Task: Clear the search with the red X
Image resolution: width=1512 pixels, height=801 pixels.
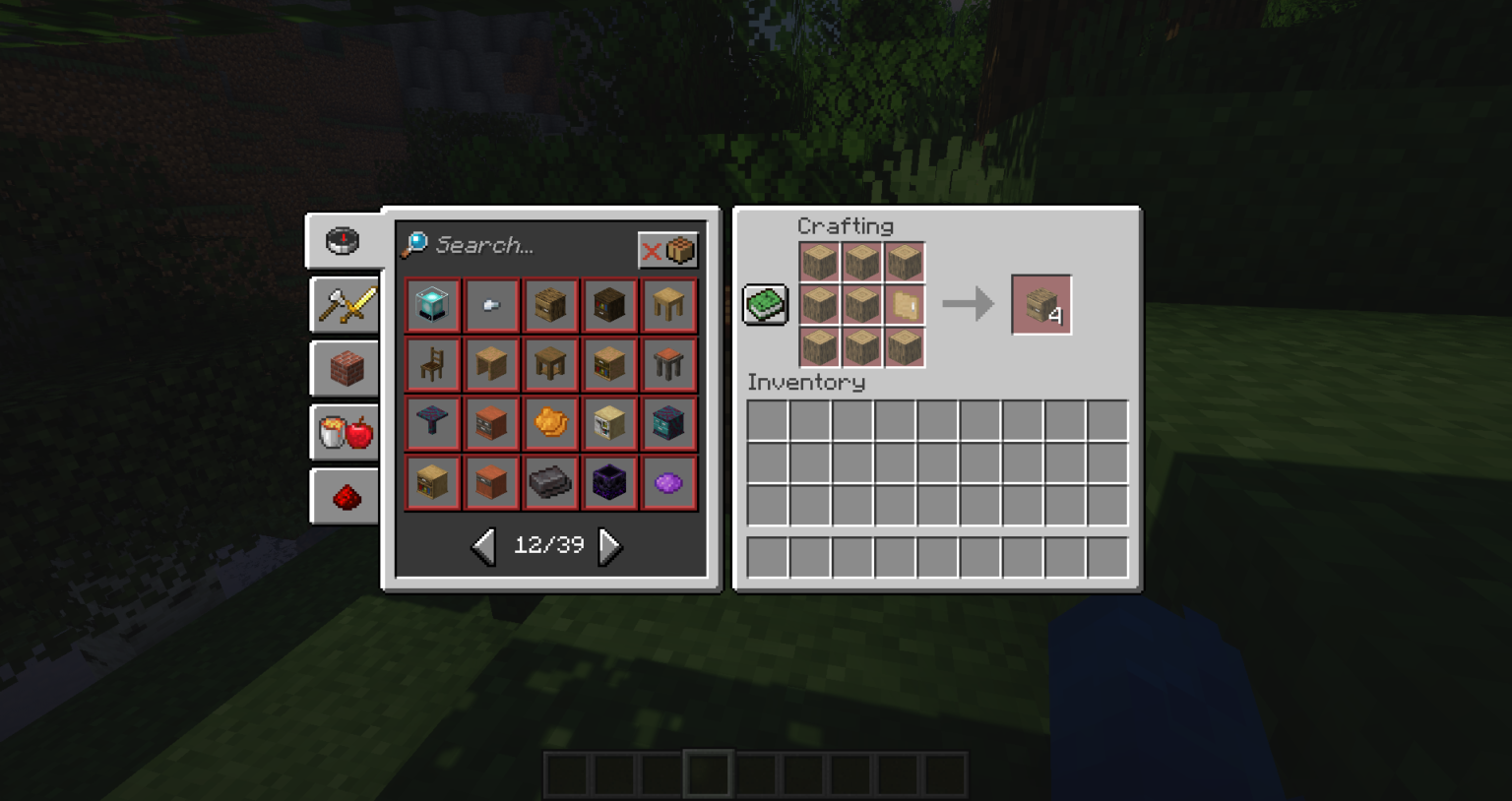Action: click(x=651, y=250)
